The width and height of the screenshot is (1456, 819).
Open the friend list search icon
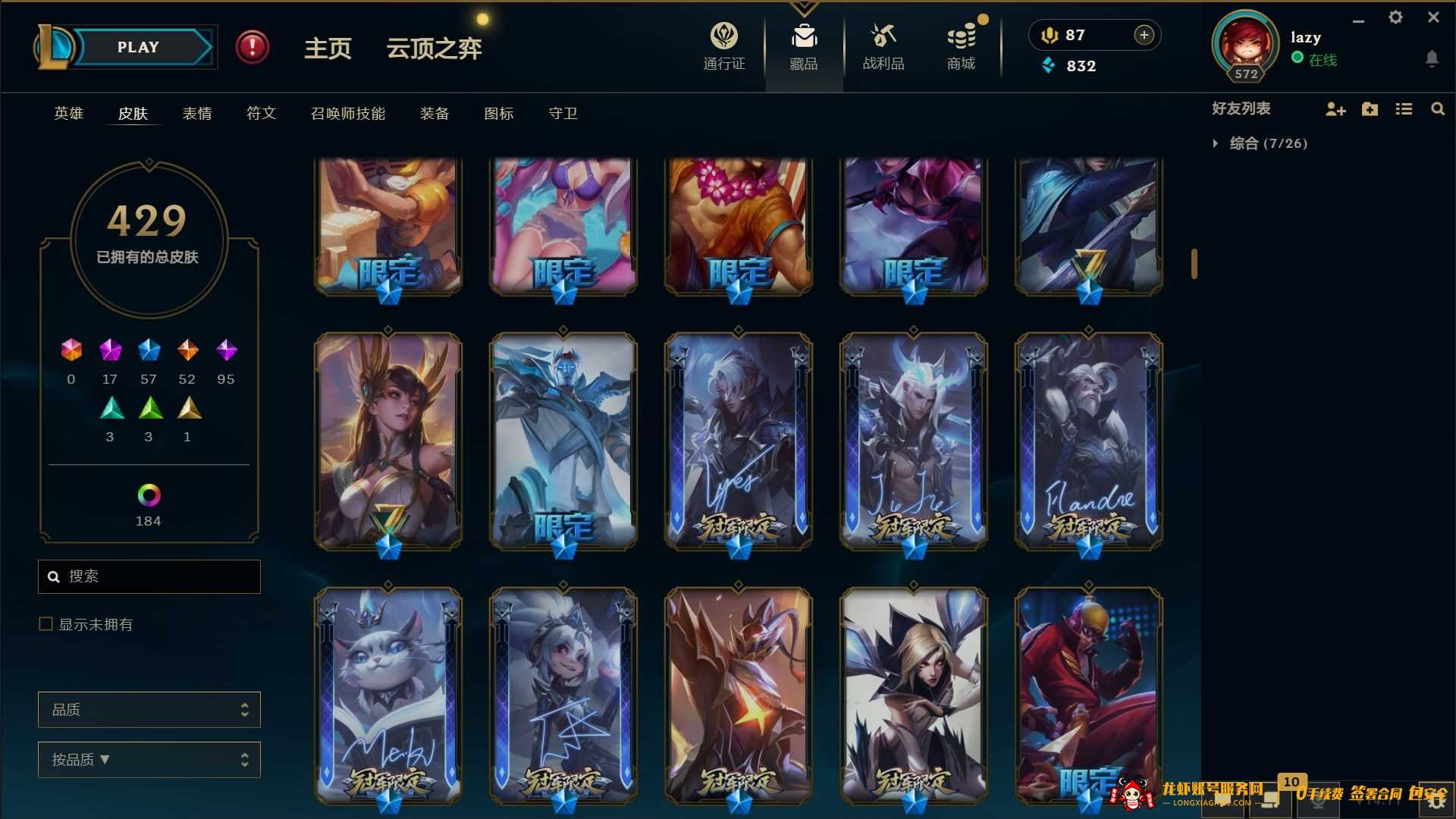pos(1438,109)
